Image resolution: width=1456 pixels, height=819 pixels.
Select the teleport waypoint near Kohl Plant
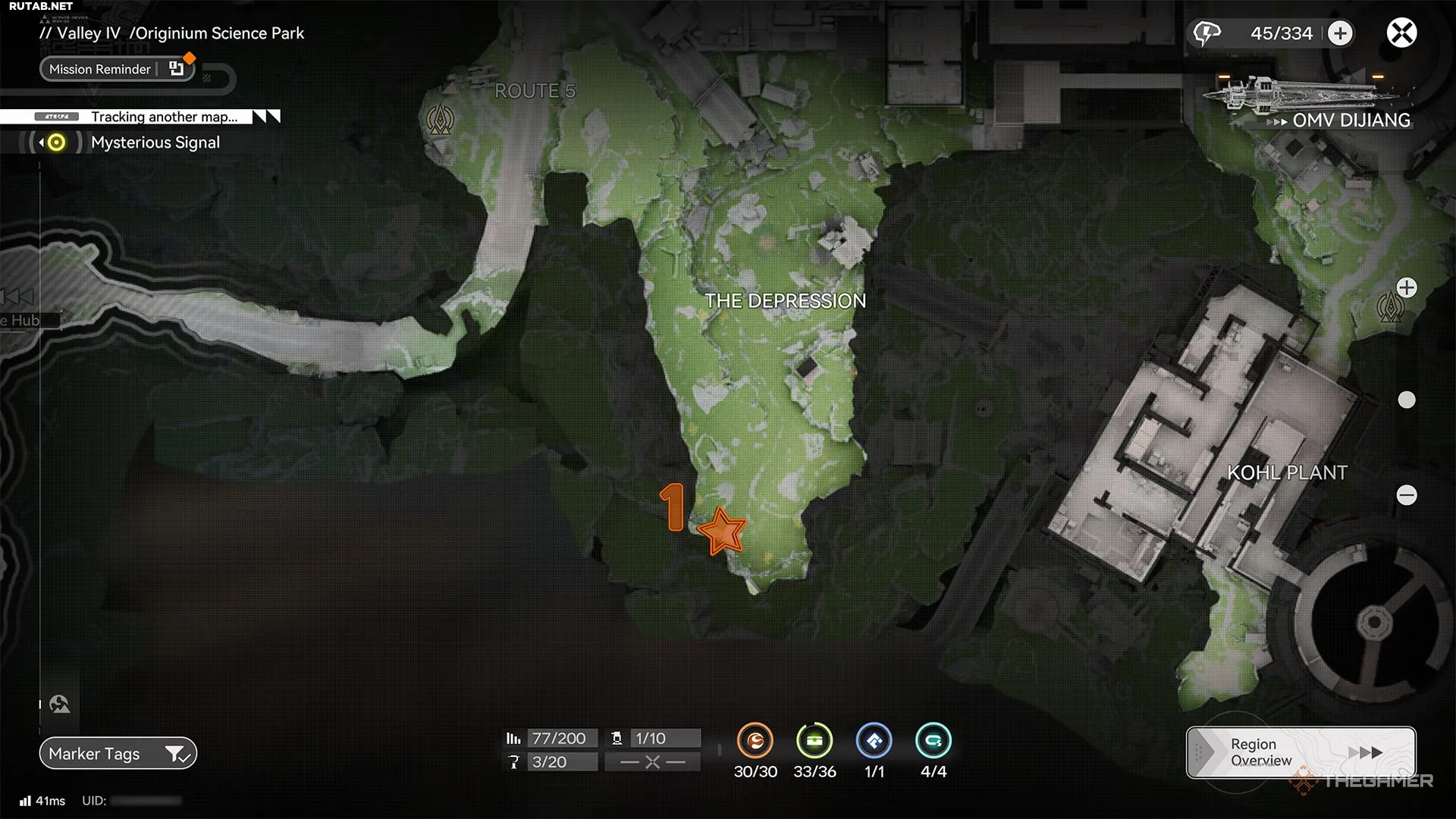click(1389, 309)
